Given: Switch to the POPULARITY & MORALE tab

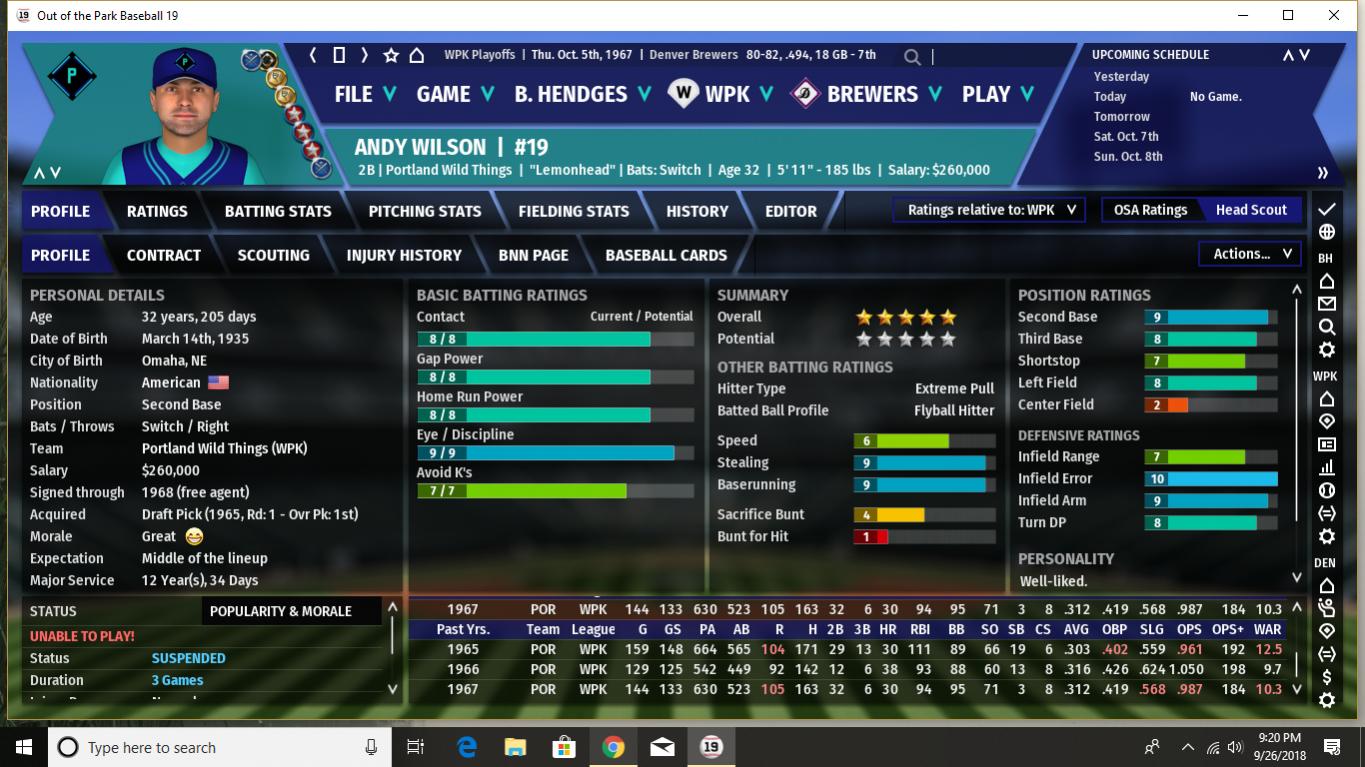Looking at the screenshot, I should pos(281,611).
